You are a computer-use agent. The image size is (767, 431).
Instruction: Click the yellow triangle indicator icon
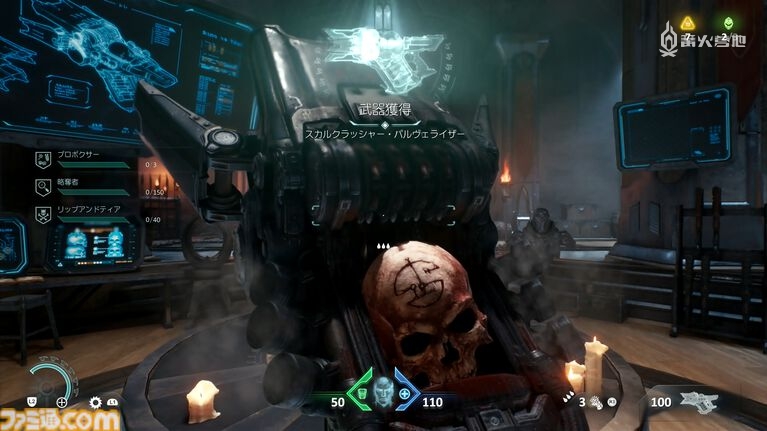tap(688, 22)
